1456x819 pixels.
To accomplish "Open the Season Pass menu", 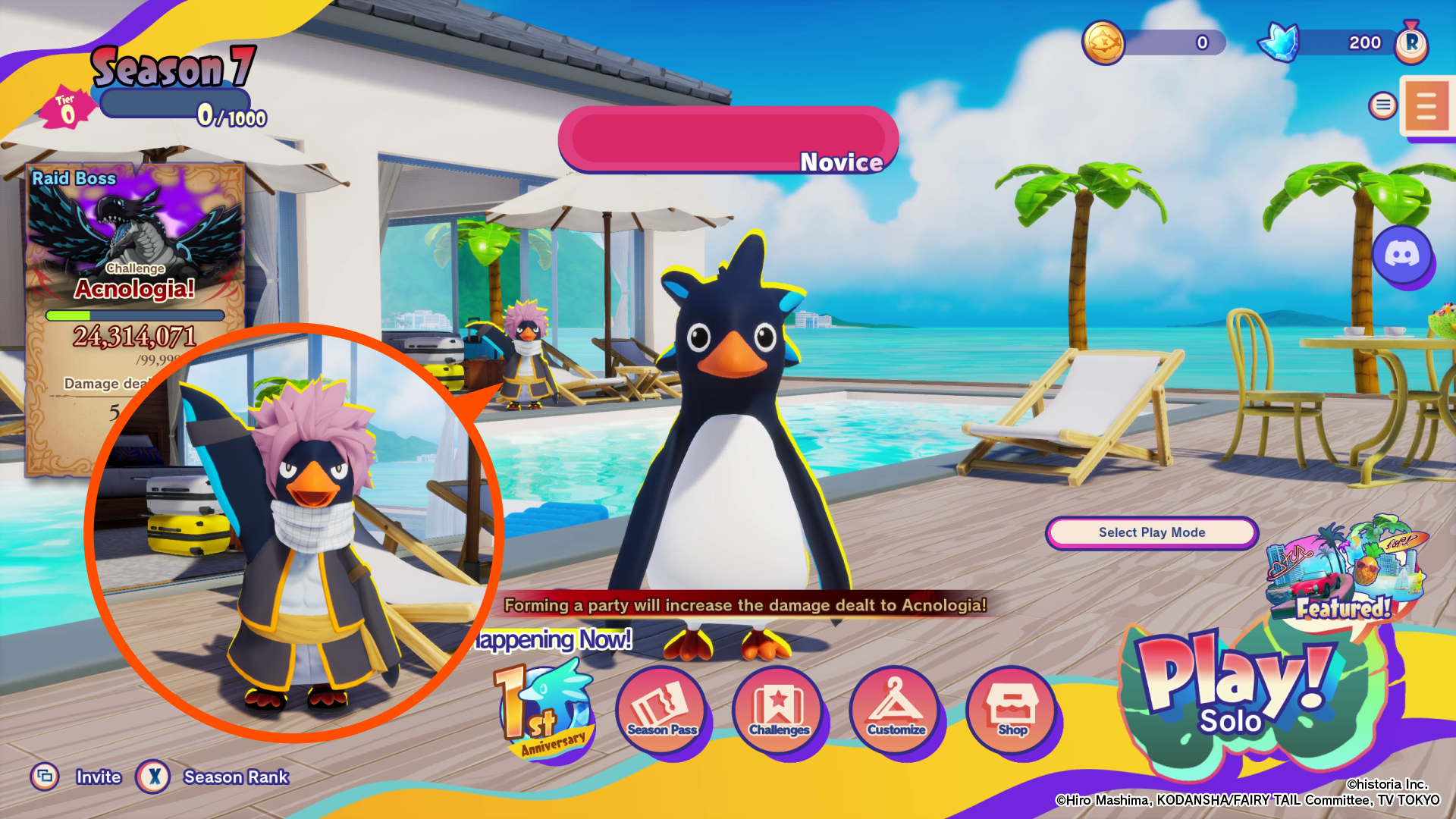I will pyautogui.click(x=662, y=711).
